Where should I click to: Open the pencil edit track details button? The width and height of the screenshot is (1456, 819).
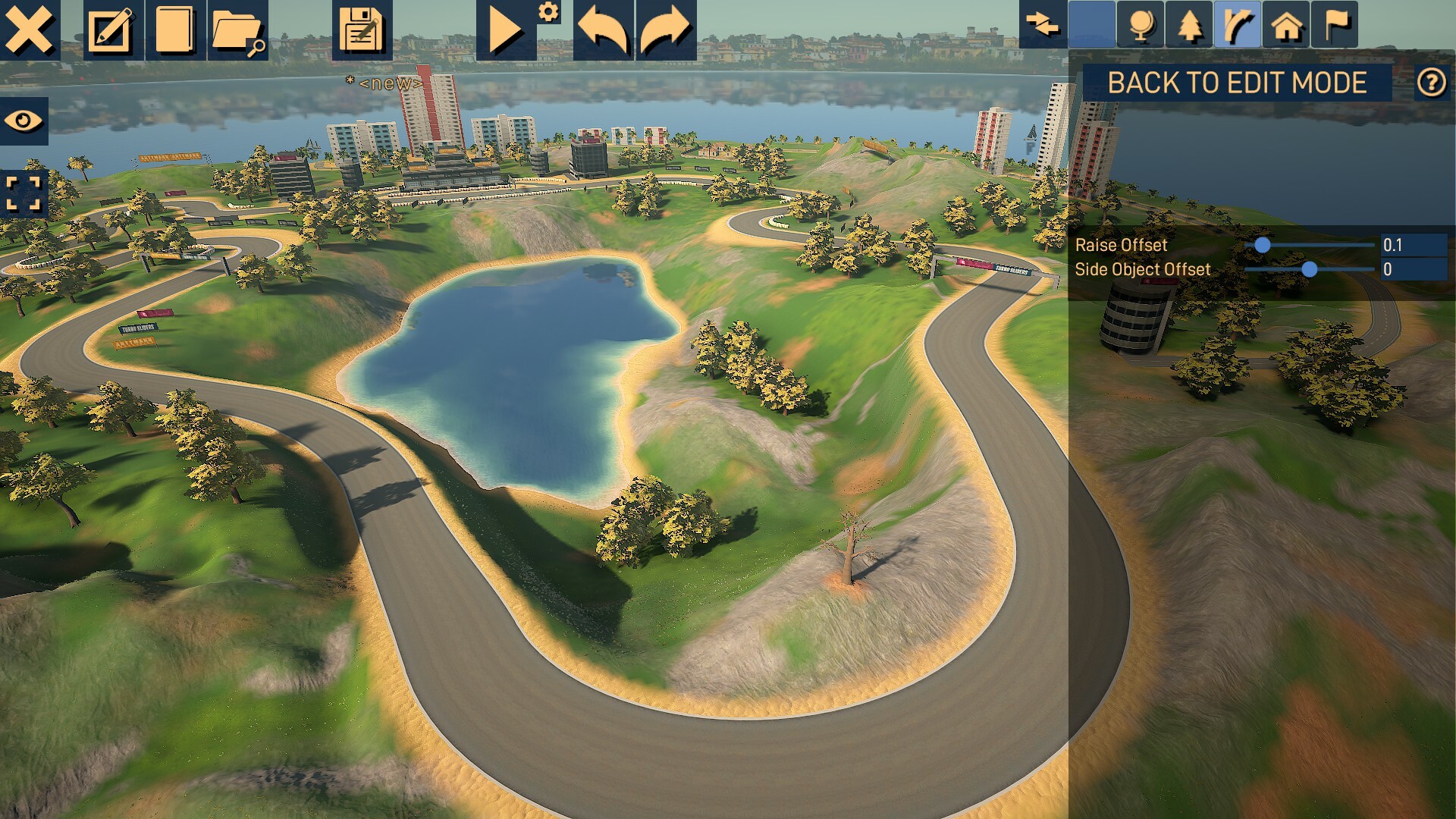[111, 30]
